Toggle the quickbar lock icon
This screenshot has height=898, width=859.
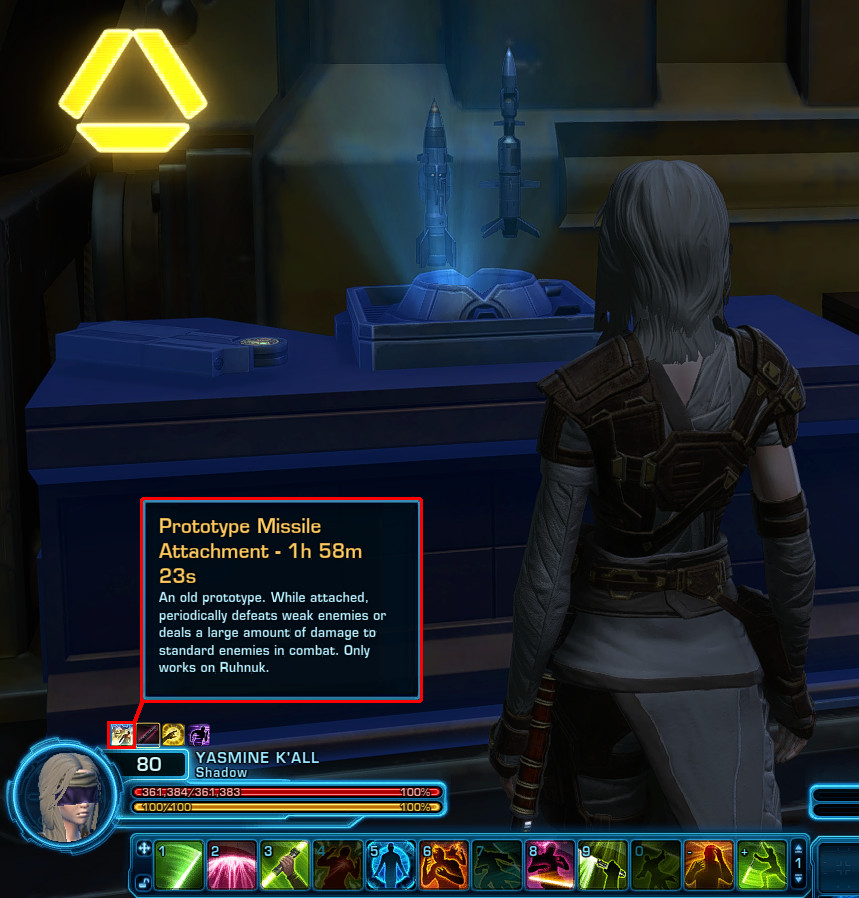(x=142, y=881)
